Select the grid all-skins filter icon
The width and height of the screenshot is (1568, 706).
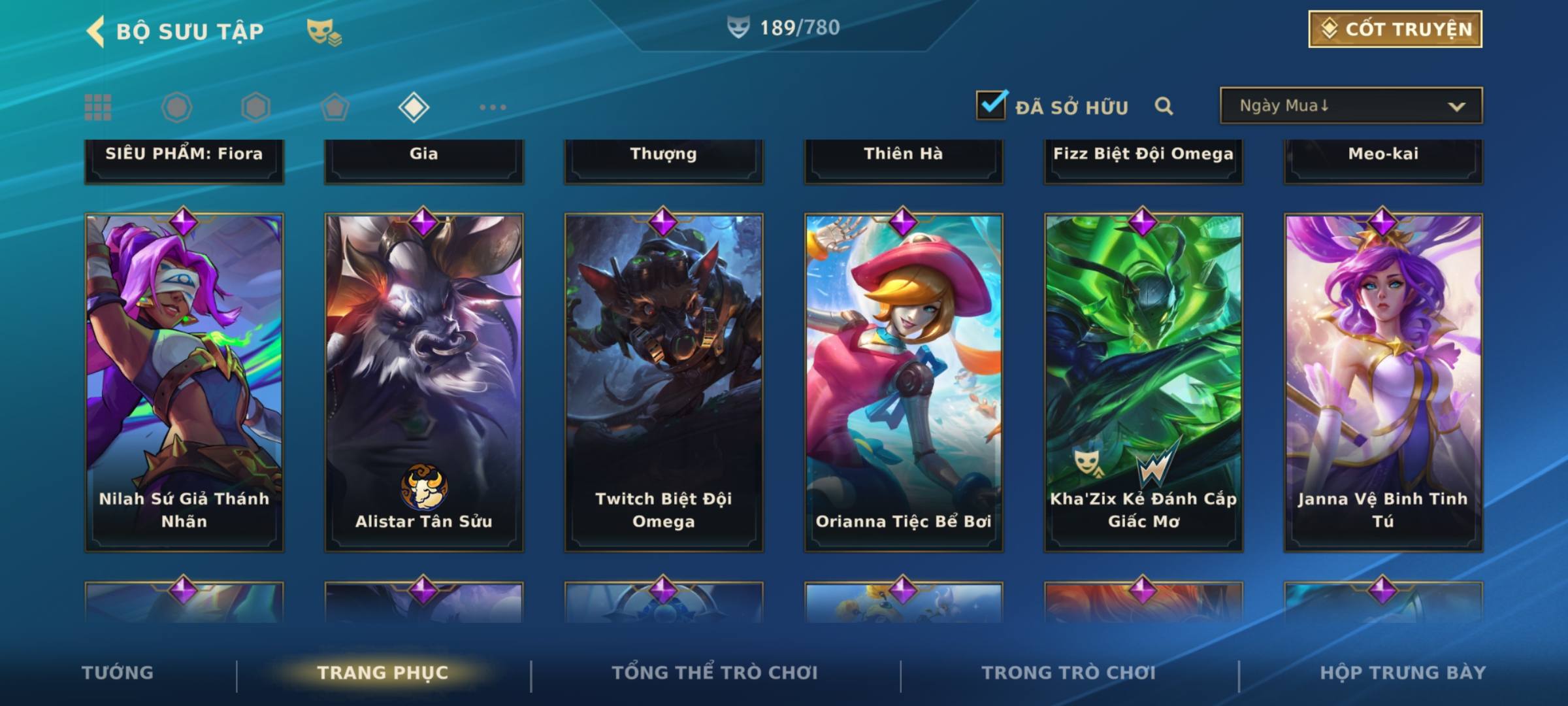point(98,107)
